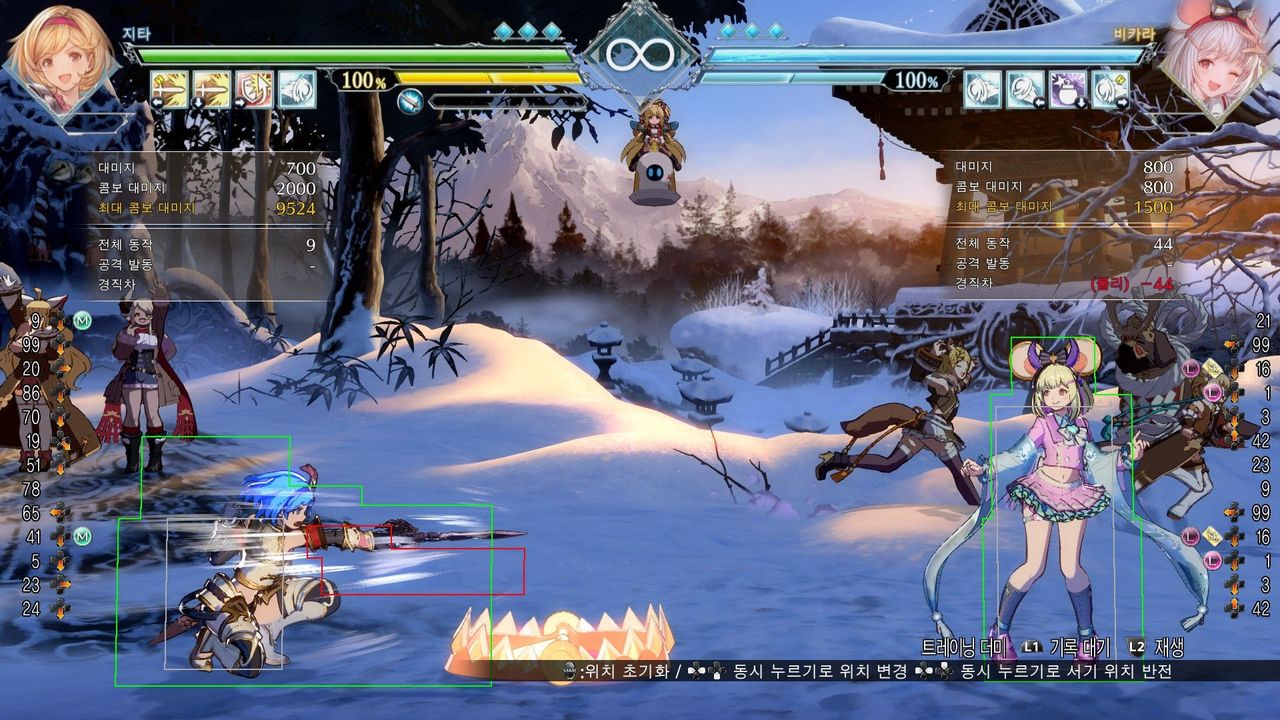Click Vikala's character portrait
Image resolution: width=1280 pixels, height=720 pixels.
coord(1208,60)
